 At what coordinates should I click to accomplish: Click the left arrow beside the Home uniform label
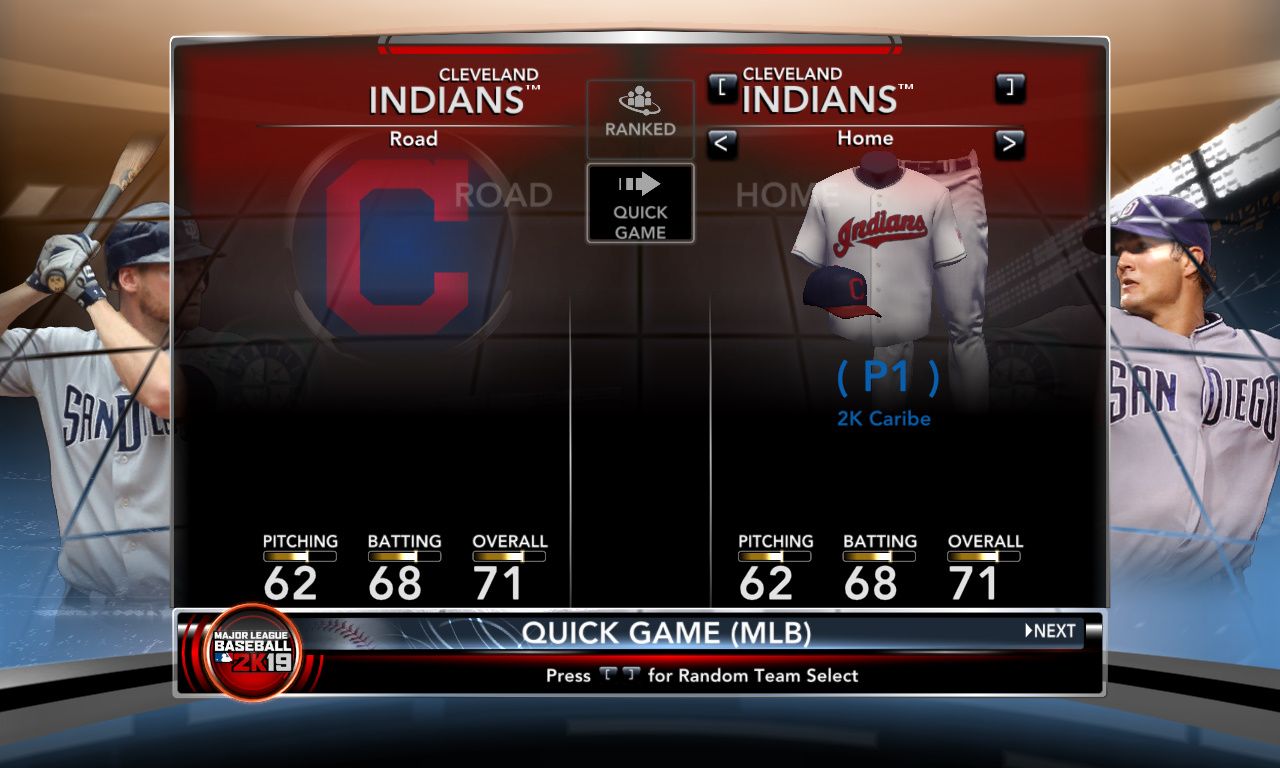(x=722, y=144)
